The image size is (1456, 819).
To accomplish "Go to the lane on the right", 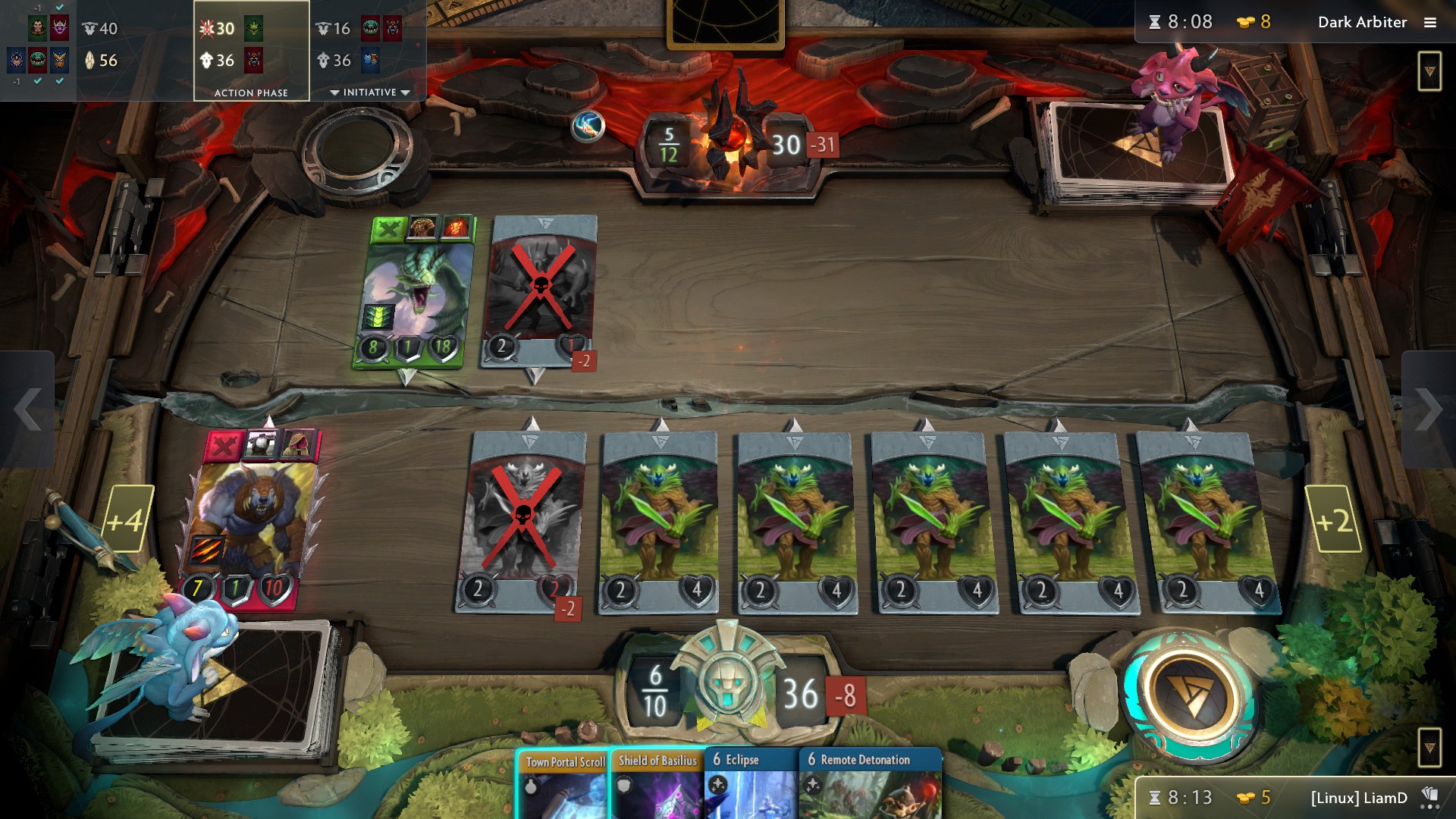I will tap(1429, 409).
